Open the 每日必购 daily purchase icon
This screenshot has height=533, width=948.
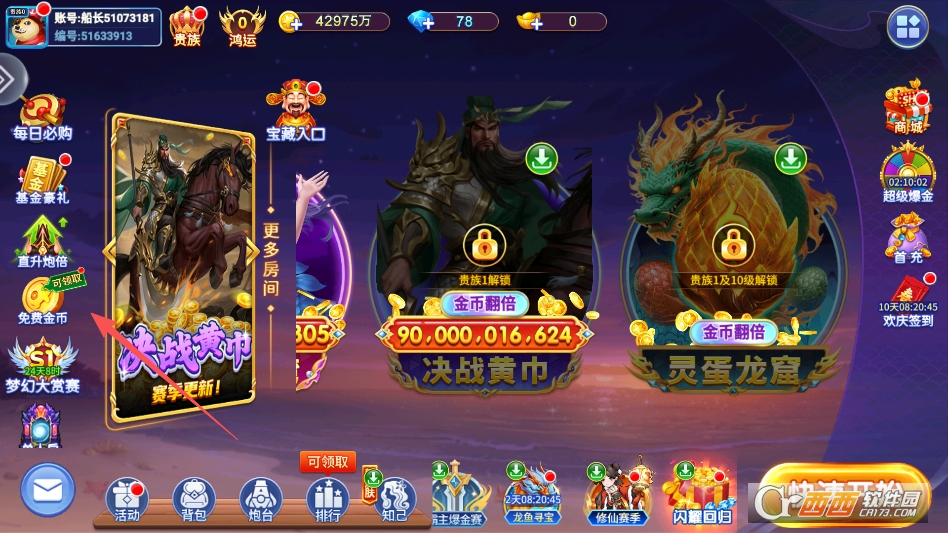point(42,115)
